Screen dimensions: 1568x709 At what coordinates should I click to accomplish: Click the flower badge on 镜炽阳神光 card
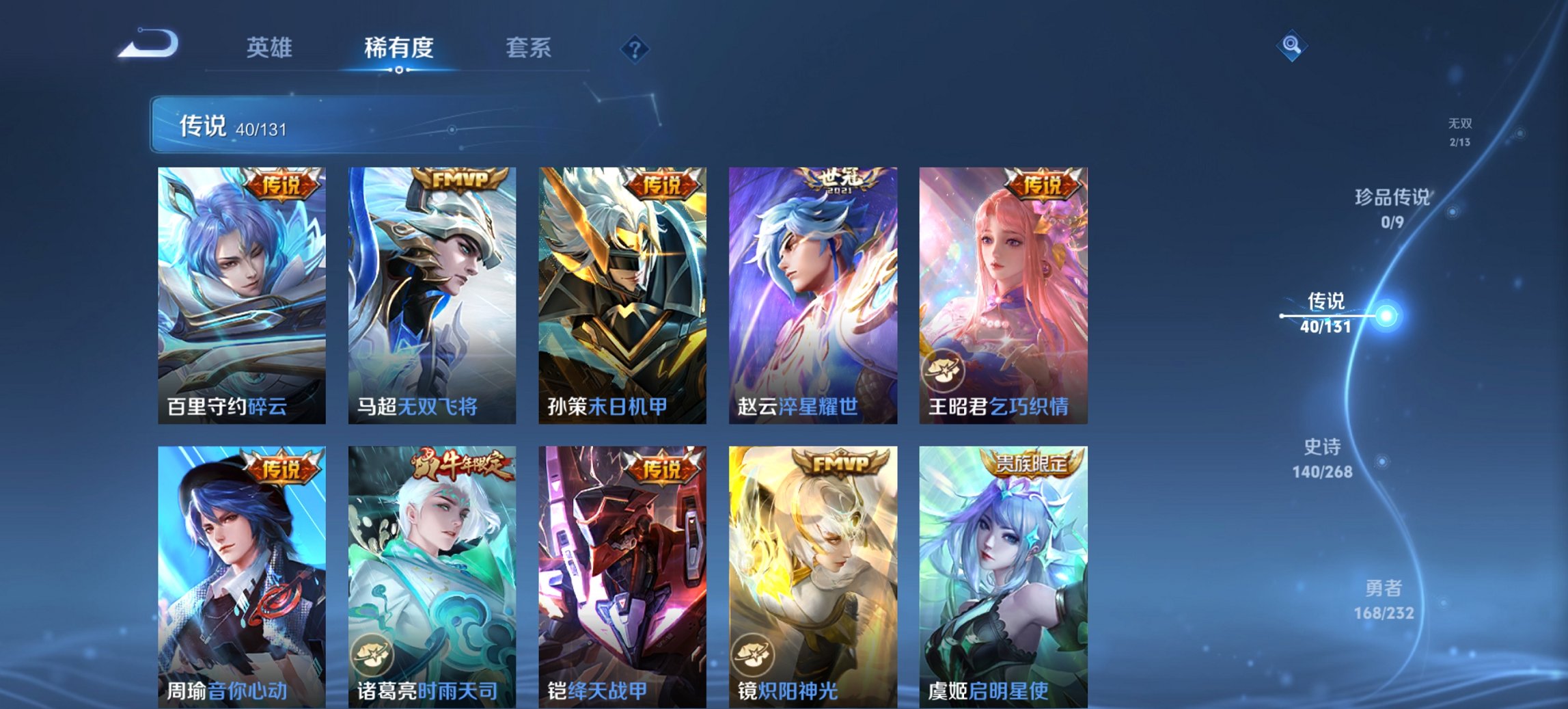coord(755,656)
